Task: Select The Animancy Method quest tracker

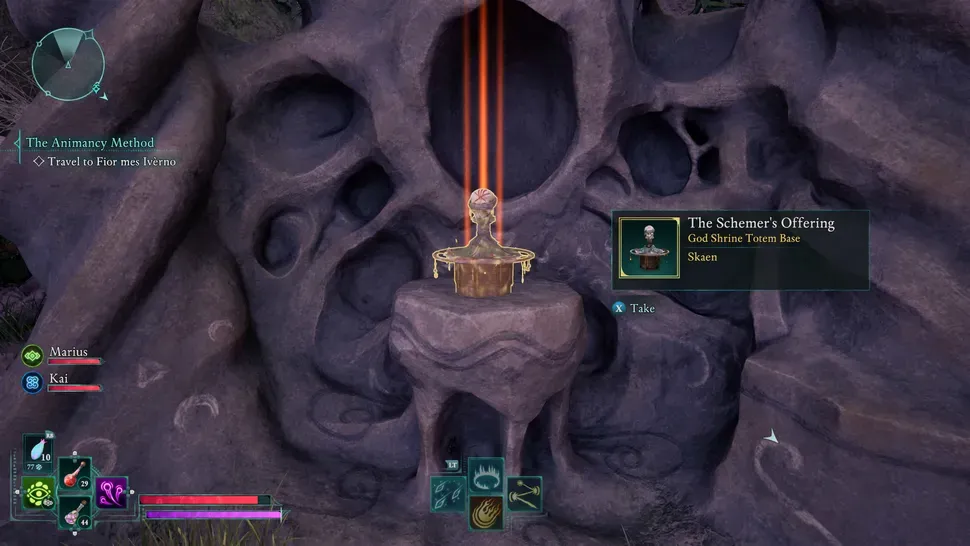Action: click(x=90, y=143)
